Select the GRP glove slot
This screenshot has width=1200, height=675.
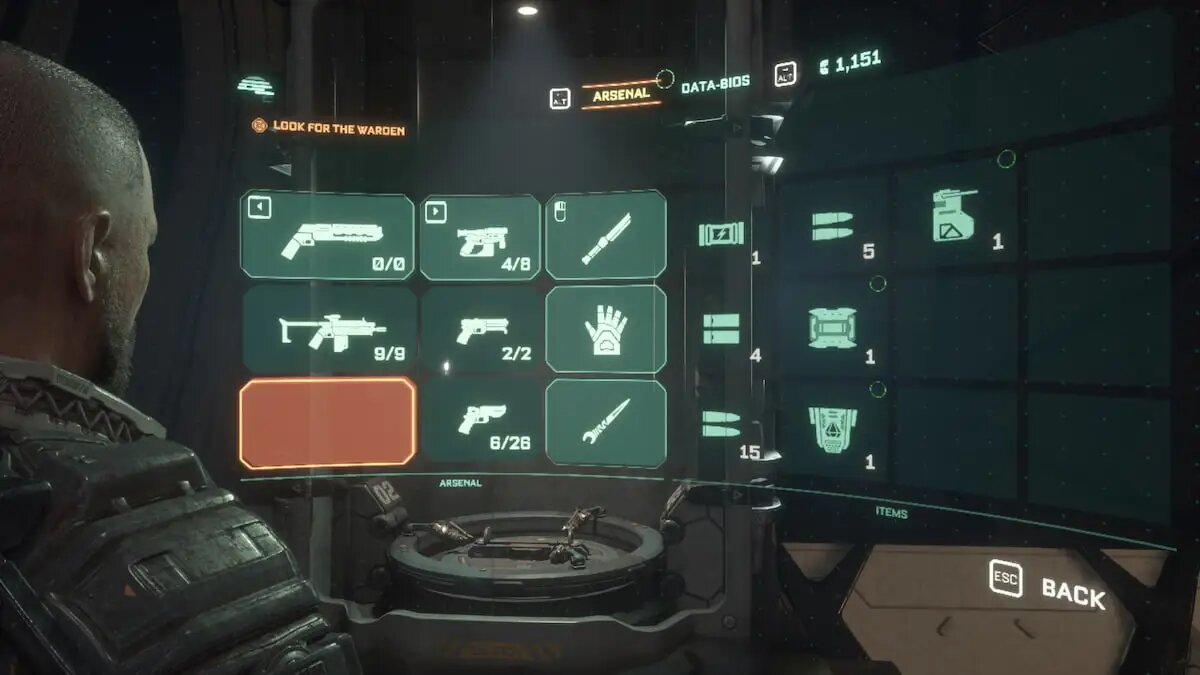[x=606, y=328]
